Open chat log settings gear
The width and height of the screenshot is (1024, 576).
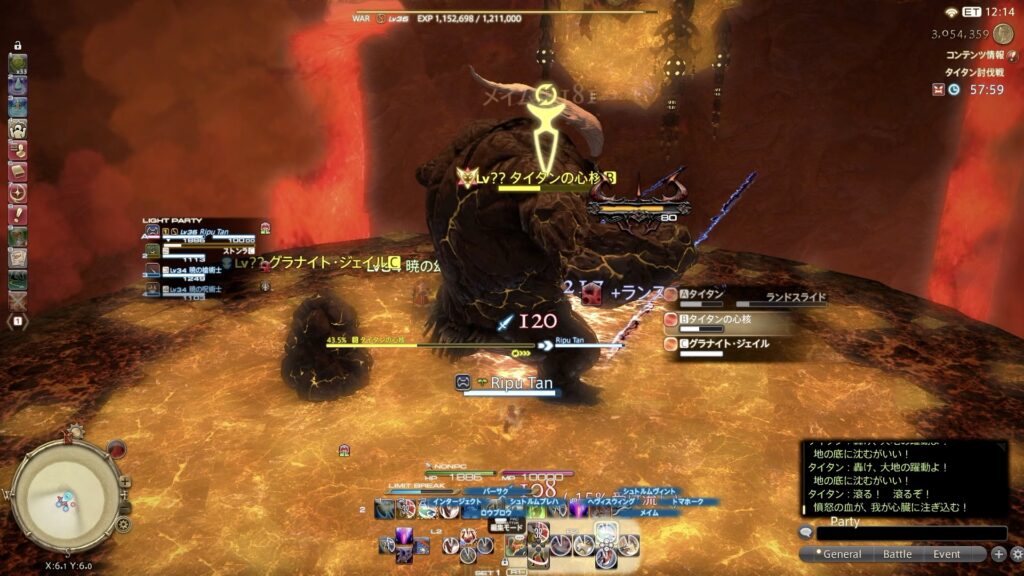tap(1015, 554)
